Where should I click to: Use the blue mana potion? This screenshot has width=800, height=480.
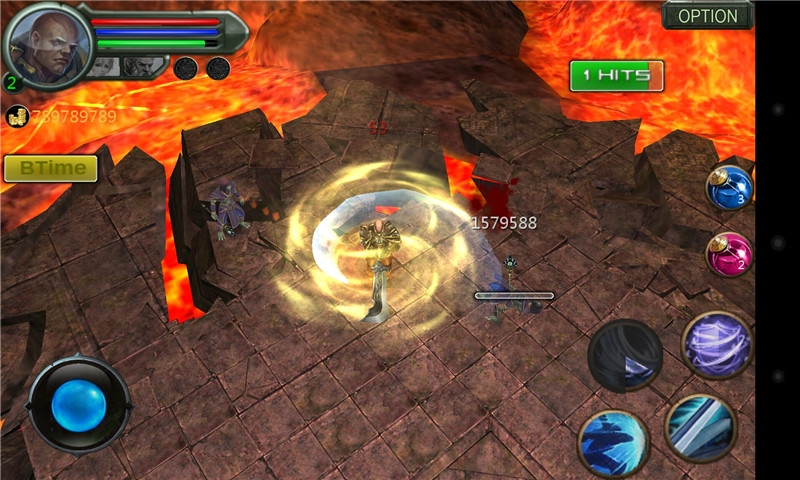point(728,187)
